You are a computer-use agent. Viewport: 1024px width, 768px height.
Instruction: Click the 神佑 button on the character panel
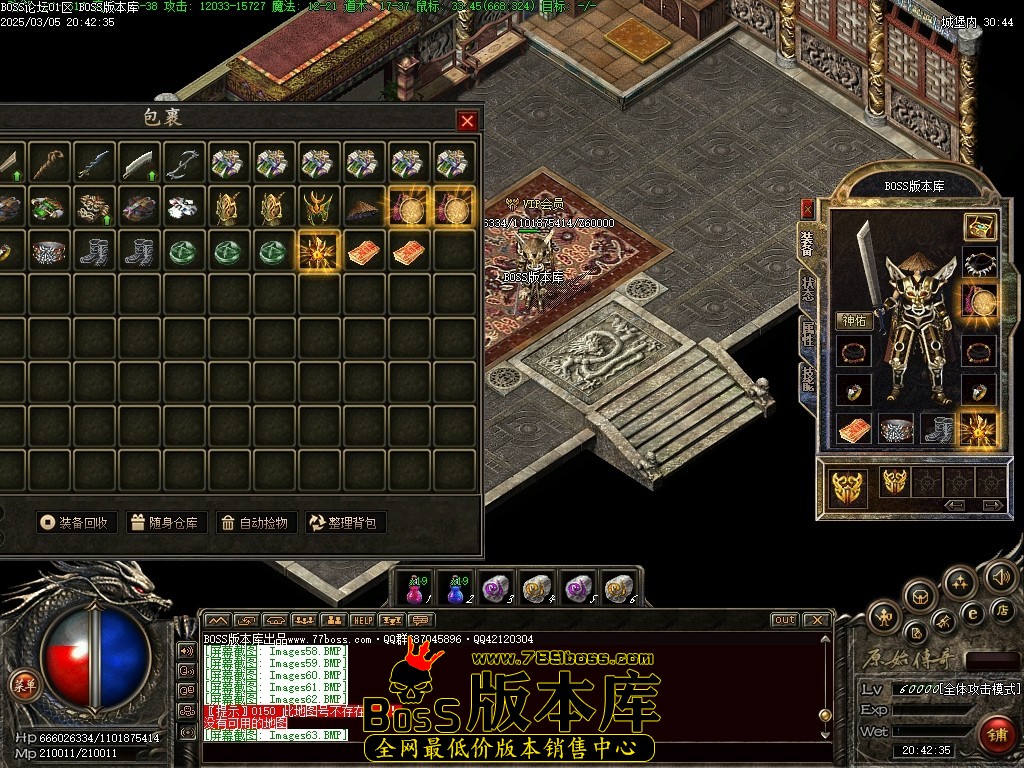(855, 321)
